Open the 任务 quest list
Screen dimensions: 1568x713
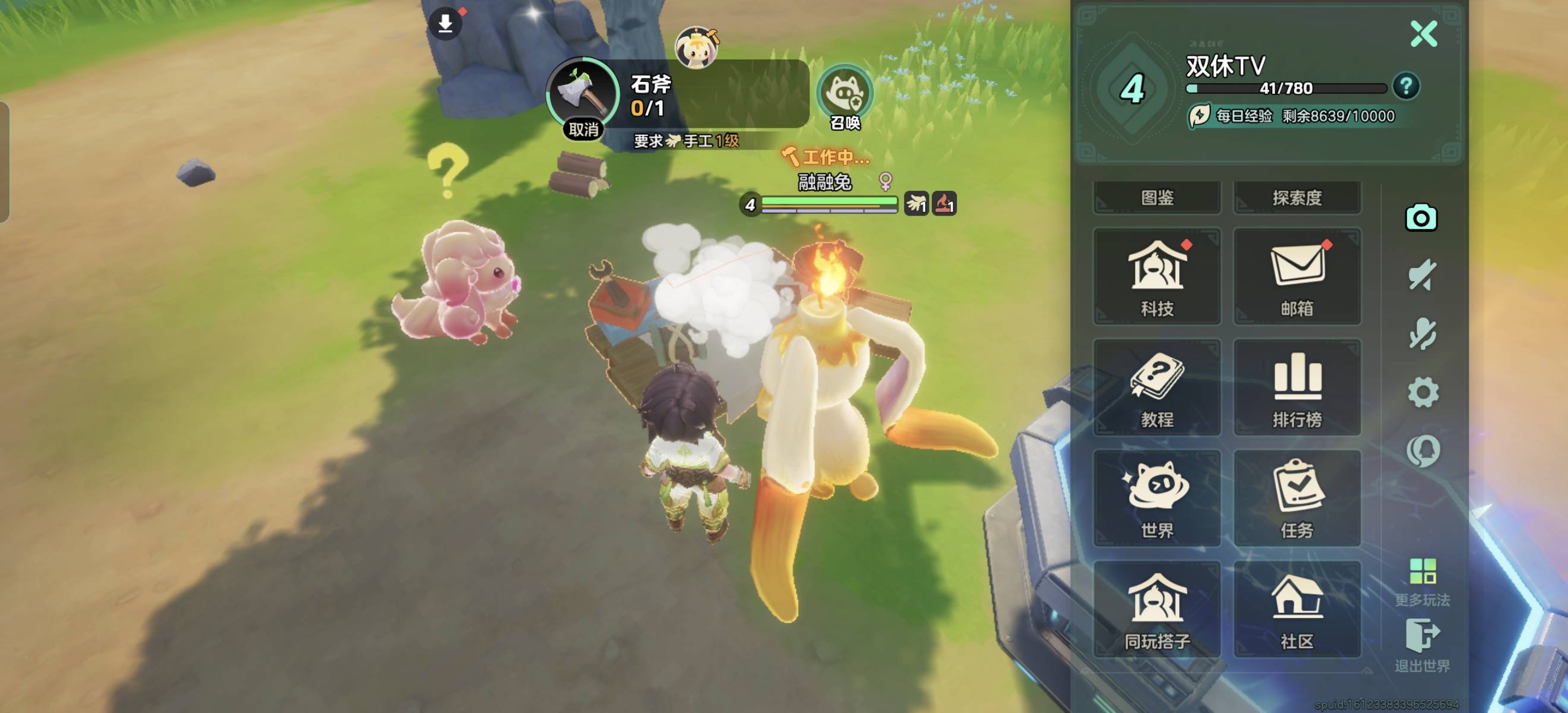[1297, 499]
